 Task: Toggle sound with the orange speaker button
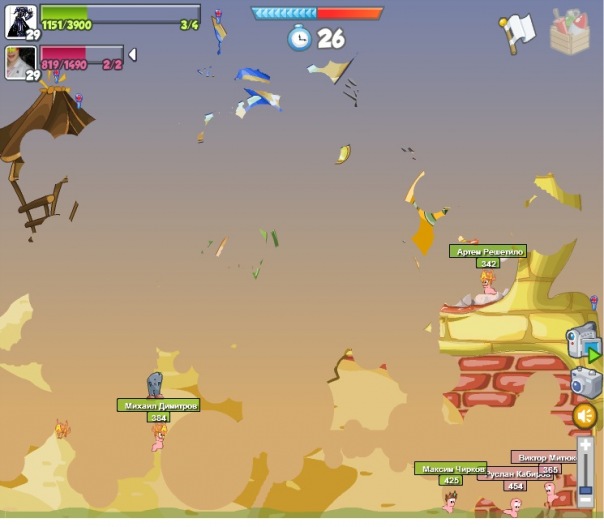585,415
